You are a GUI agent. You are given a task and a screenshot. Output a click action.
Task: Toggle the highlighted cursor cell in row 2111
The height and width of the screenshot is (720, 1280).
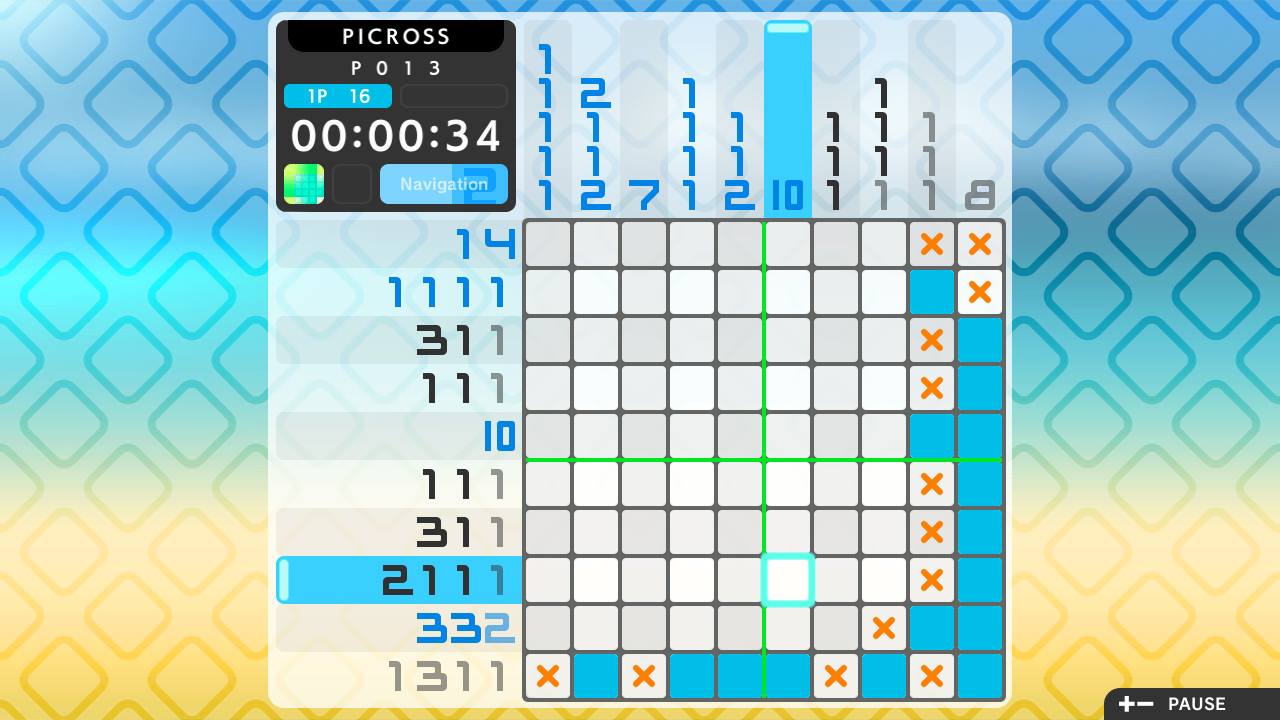[788, 580]
